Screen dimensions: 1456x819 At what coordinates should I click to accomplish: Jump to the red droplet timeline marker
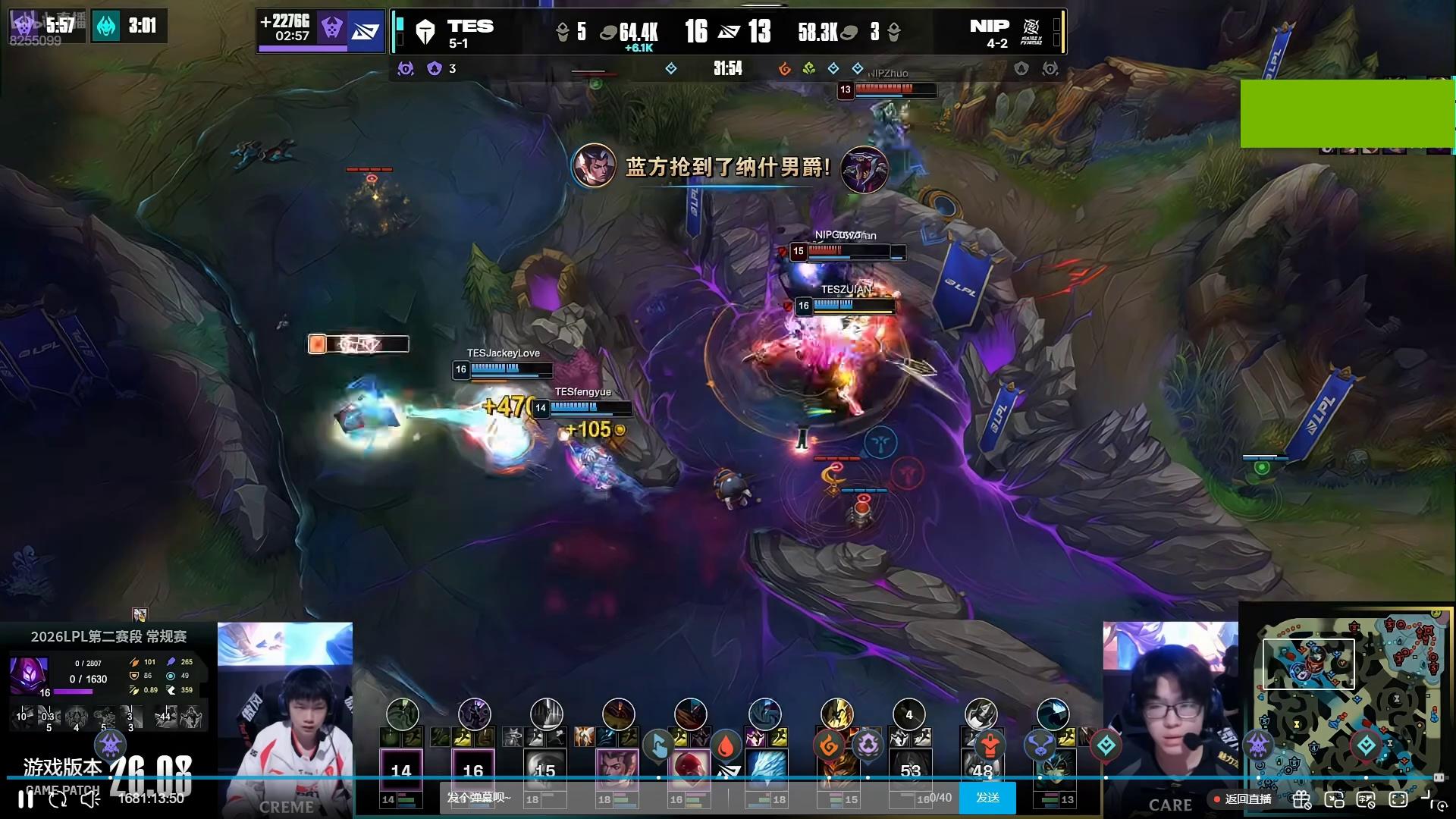[726, 746]
